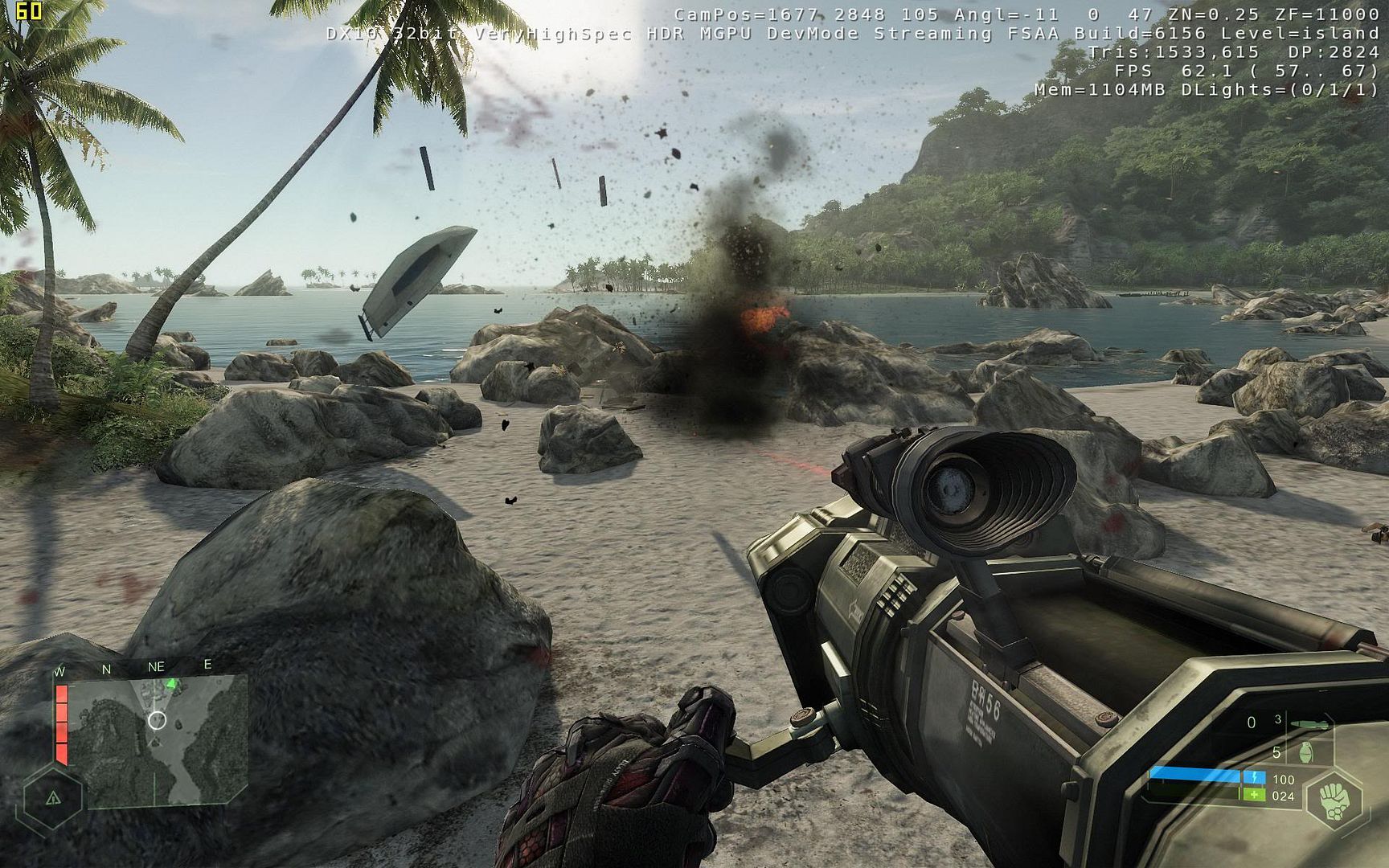This screenshot has height=868, width=1389.
Task: Choose the frag grenade icon
Action: coord(1307,754)
